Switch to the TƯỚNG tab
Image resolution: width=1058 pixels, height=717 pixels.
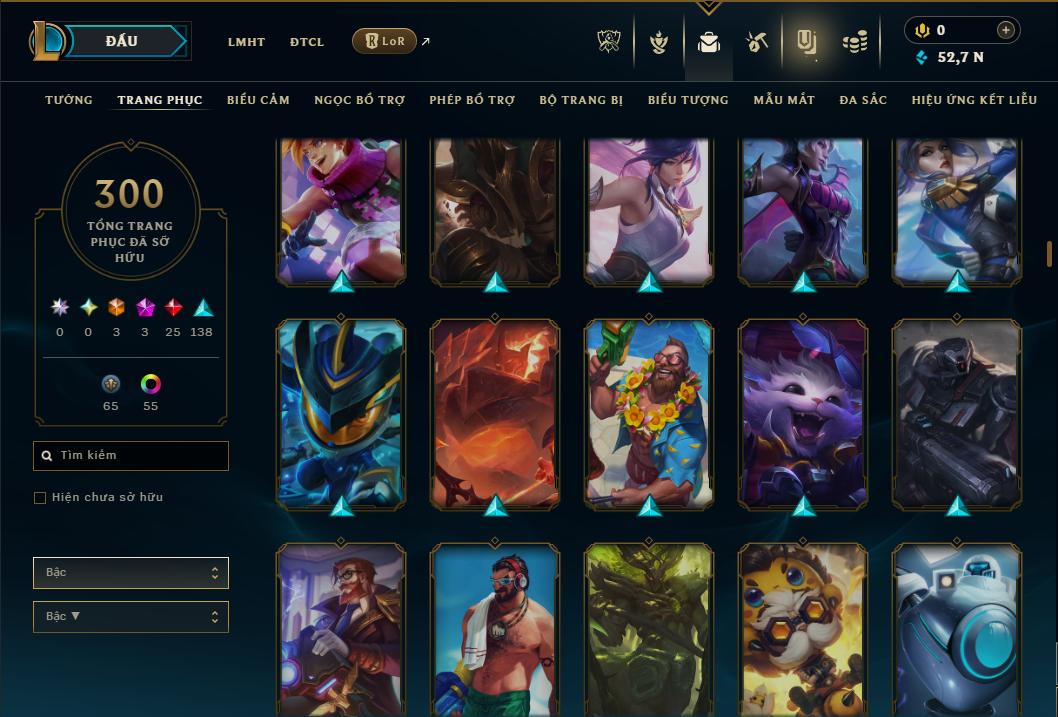[x=69, y=100]
